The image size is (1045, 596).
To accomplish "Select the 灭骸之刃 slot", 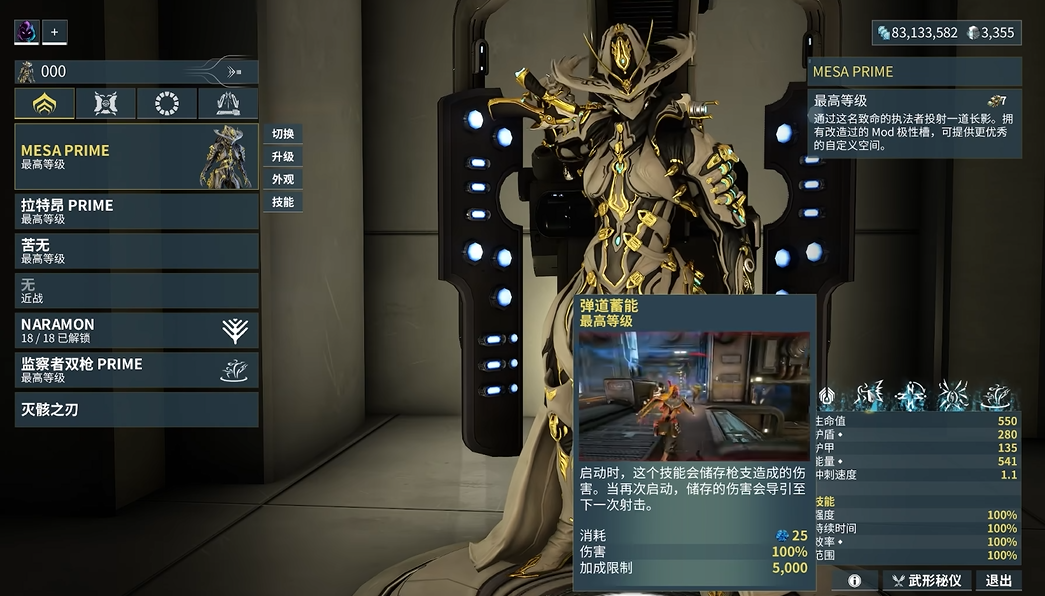I will coord(136,409).
